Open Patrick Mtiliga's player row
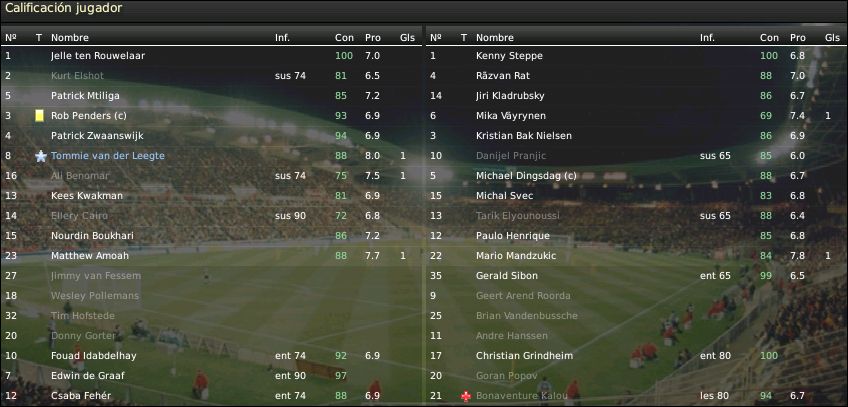The image size is (848, 407). click(x=85, y=96)
